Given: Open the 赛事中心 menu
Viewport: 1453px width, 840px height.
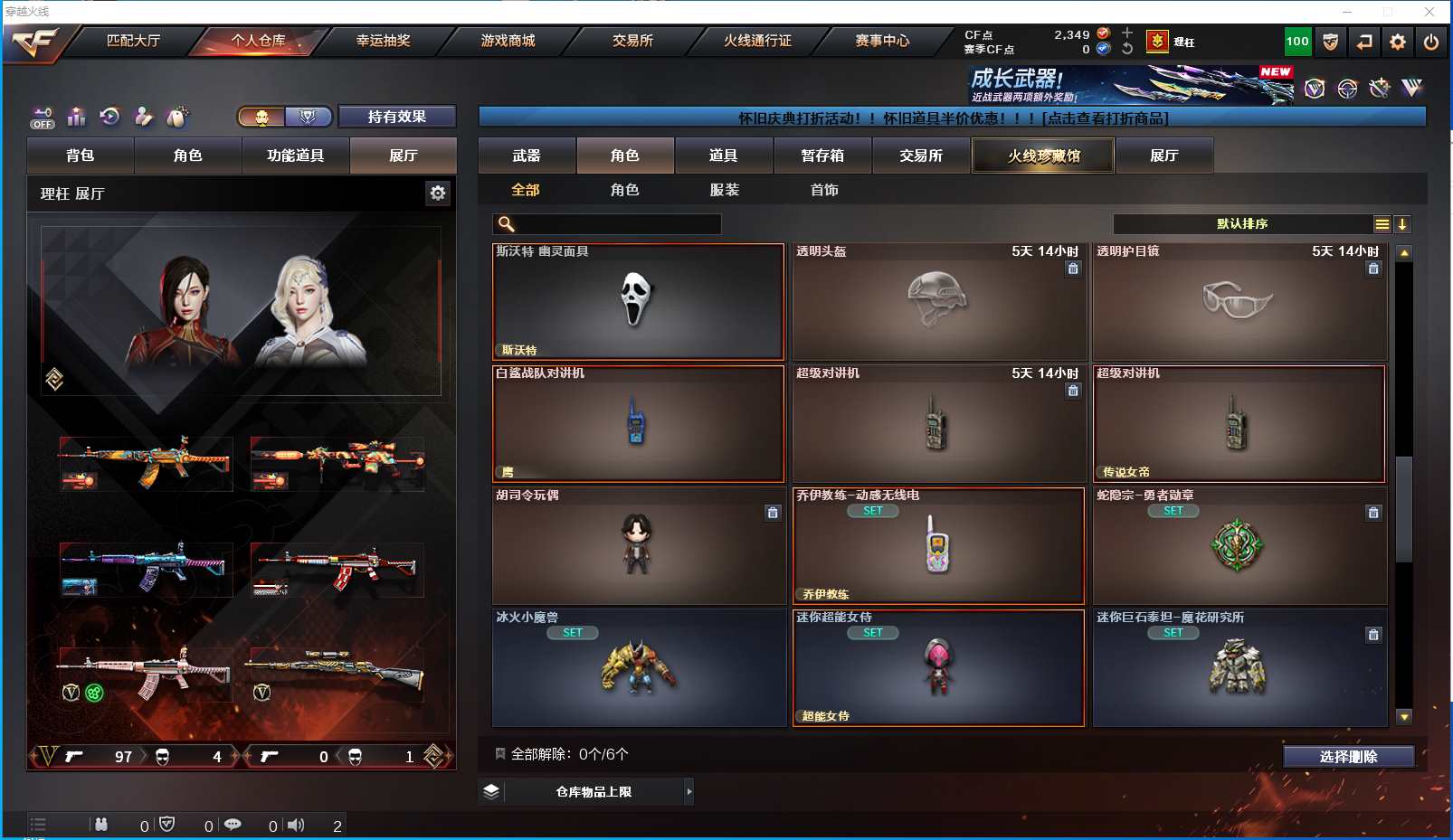Looking at the screenshot, I should click(x=882, y=41).
